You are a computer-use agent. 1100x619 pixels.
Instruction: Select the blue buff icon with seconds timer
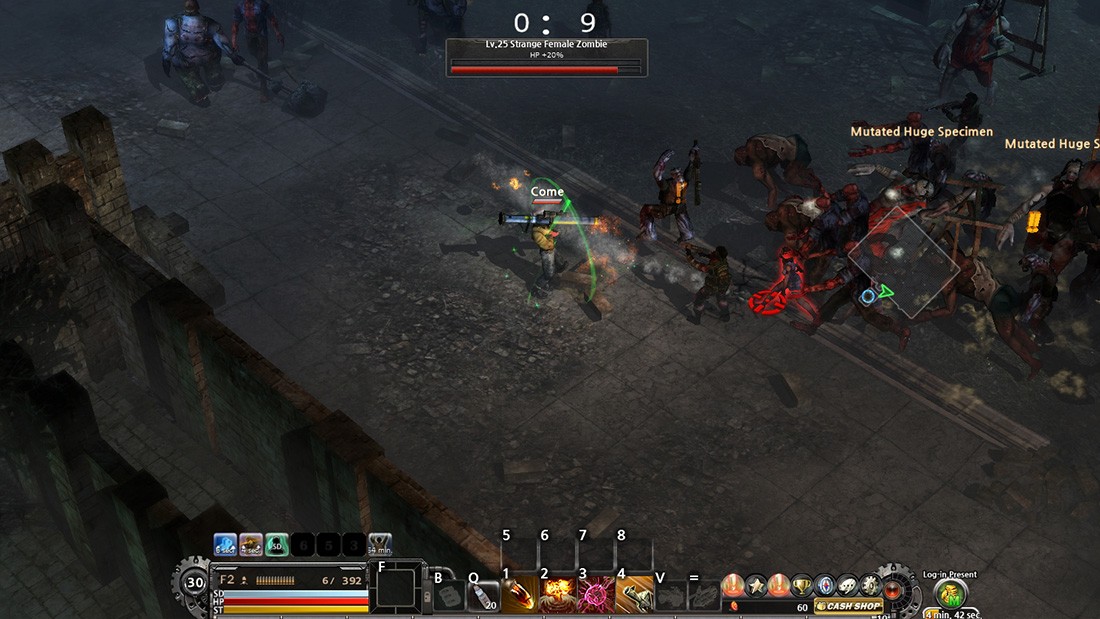(x=225, y=544)
